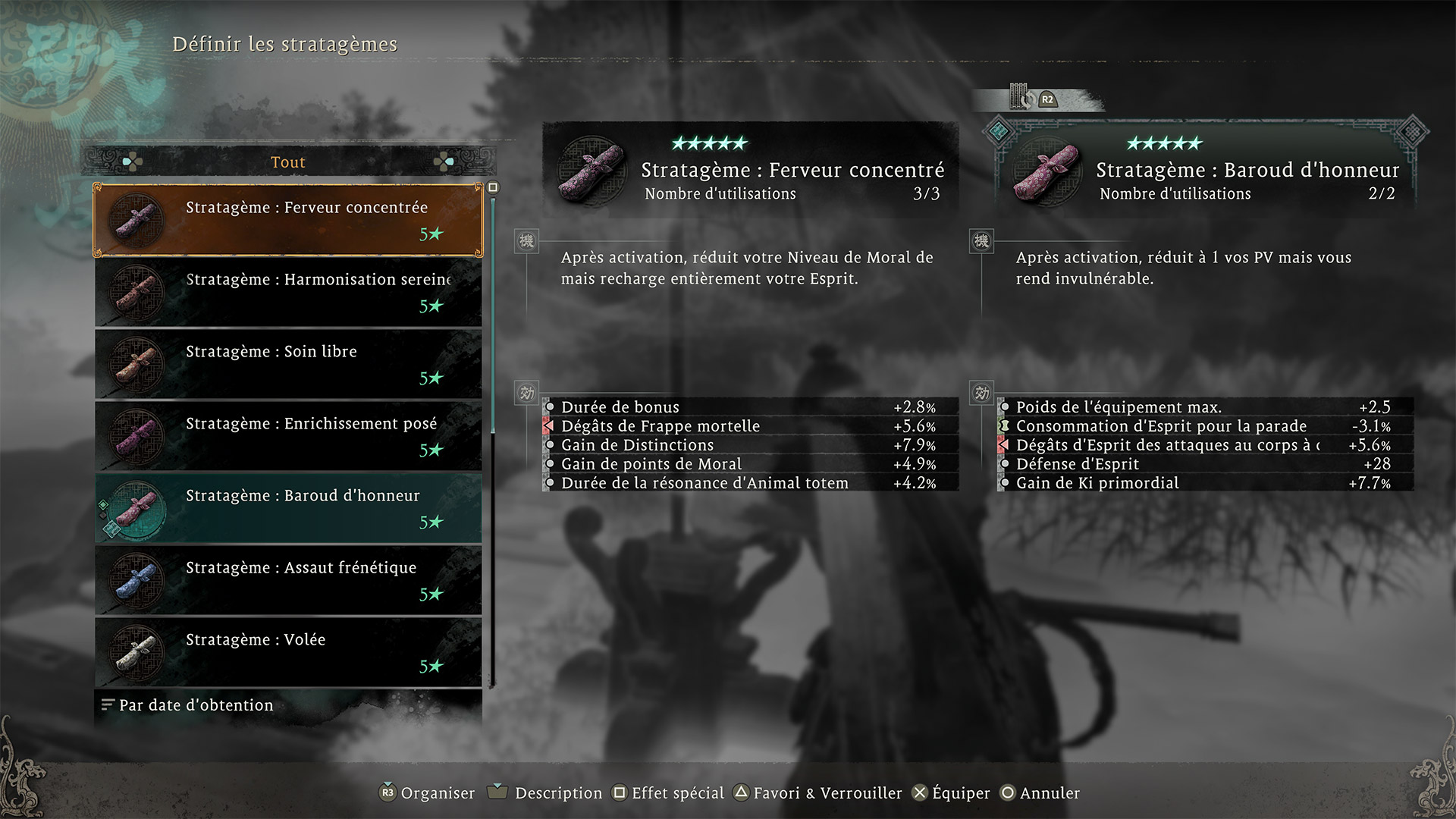The height and width of the screenshot is (819, 1456).
Task: Change sorting via Par date d'obtention
Action: [196, 705]
